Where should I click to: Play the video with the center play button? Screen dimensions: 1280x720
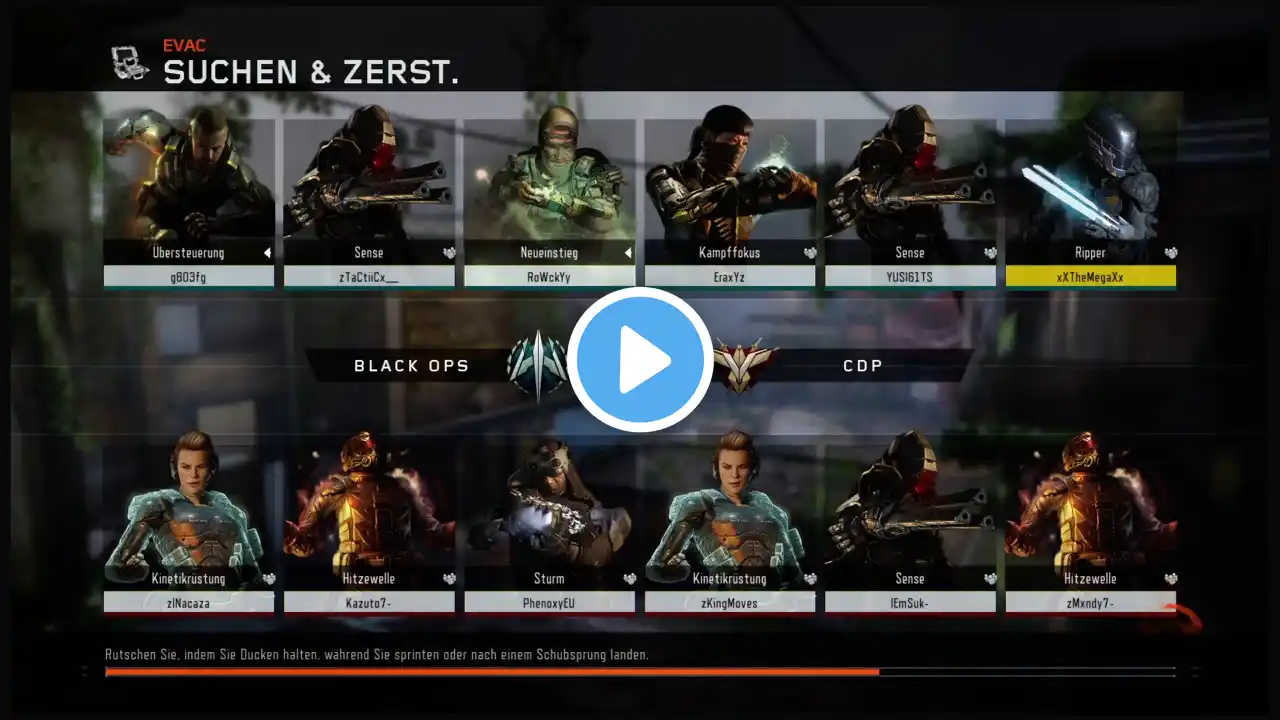(x=640, y=360)
